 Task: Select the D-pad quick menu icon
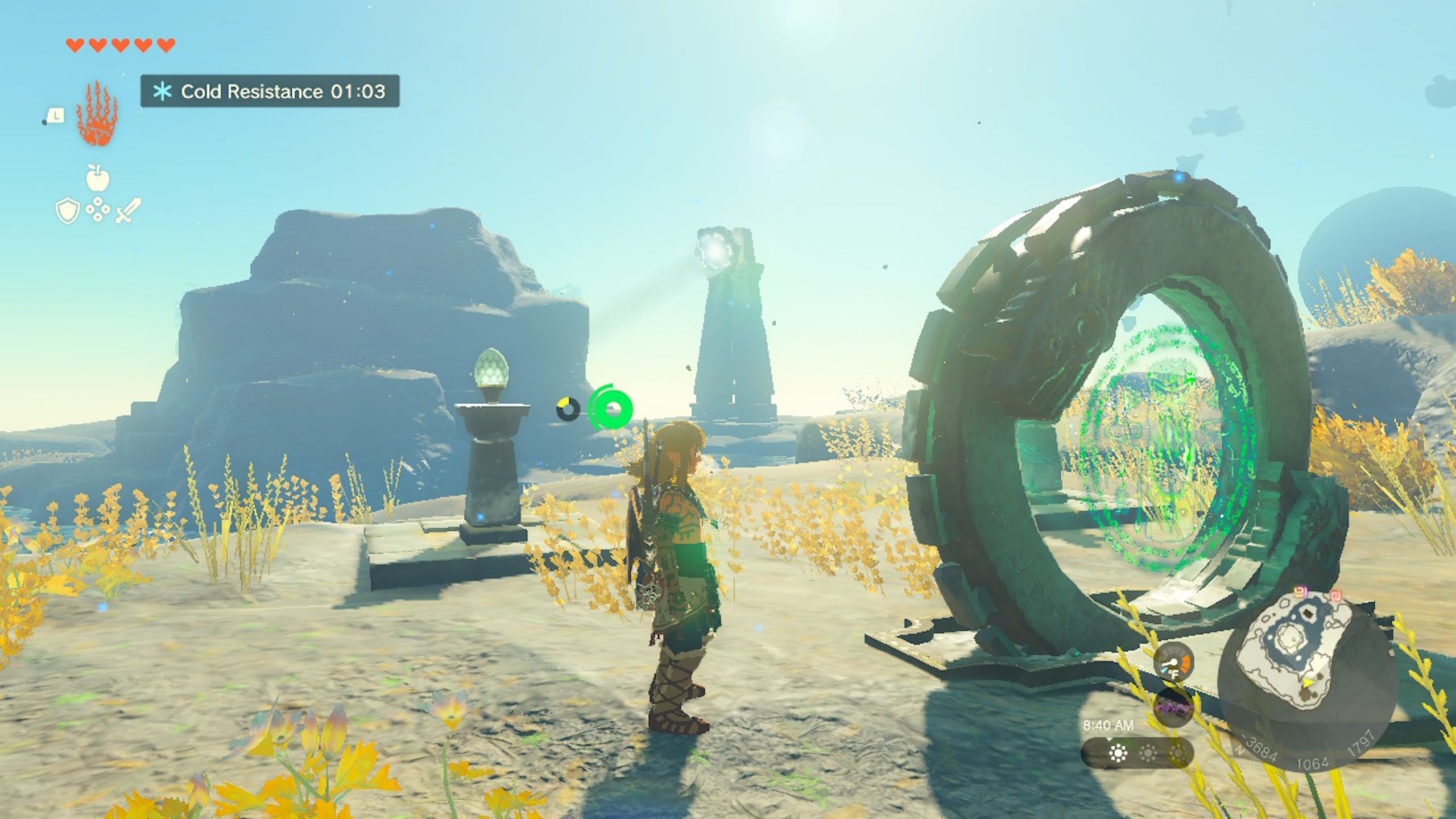click(x=98, y=210)
